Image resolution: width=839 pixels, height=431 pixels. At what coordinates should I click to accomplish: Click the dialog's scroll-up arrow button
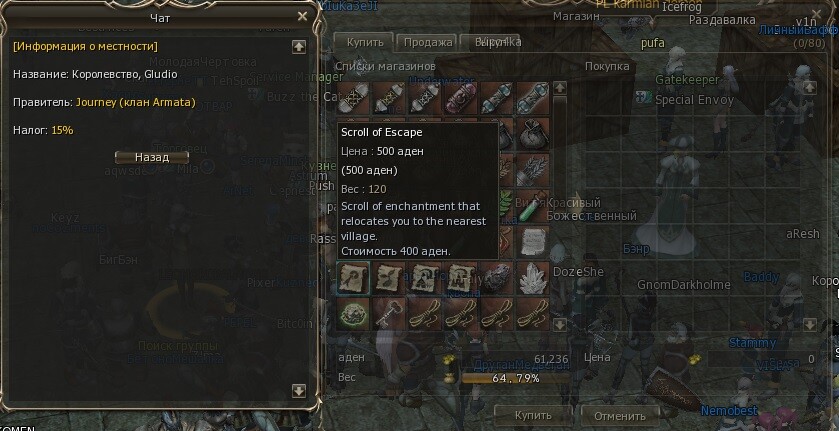click(x=298, y=46)
